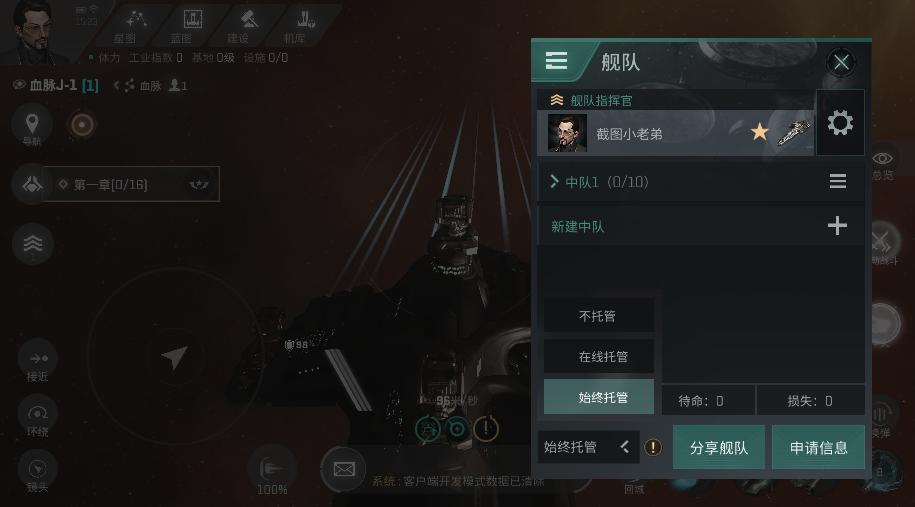Screen dimensions: 915x507
Task: Click the yellow exclamation info icon
Action: pyautogui.click(x=653, y=447)
